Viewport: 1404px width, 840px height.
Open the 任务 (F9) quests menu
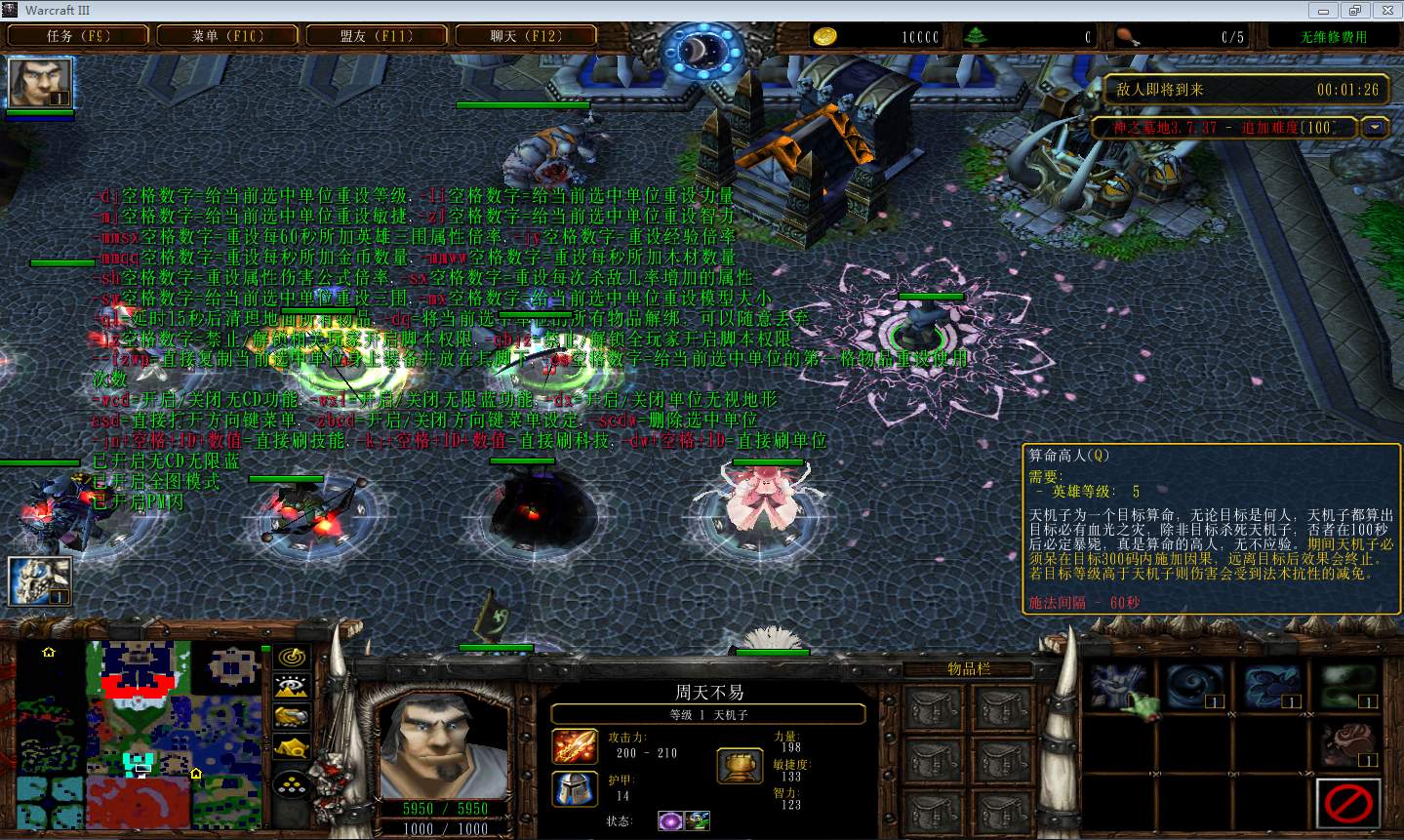pos(79,36)
